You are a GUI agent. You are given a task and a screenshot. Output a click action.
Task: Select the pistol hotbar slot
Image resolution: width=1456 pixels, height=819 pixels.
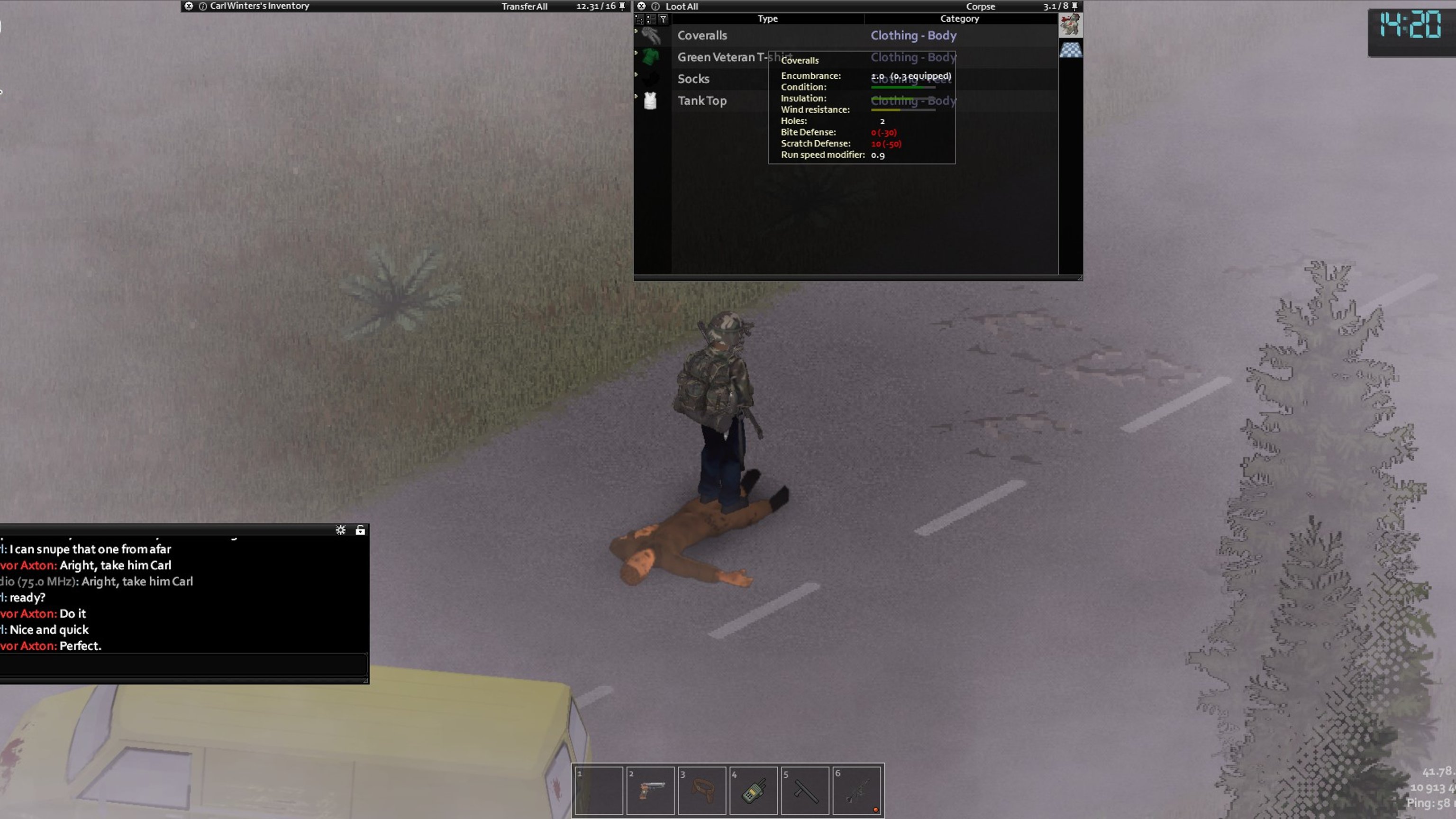[650, 790]
